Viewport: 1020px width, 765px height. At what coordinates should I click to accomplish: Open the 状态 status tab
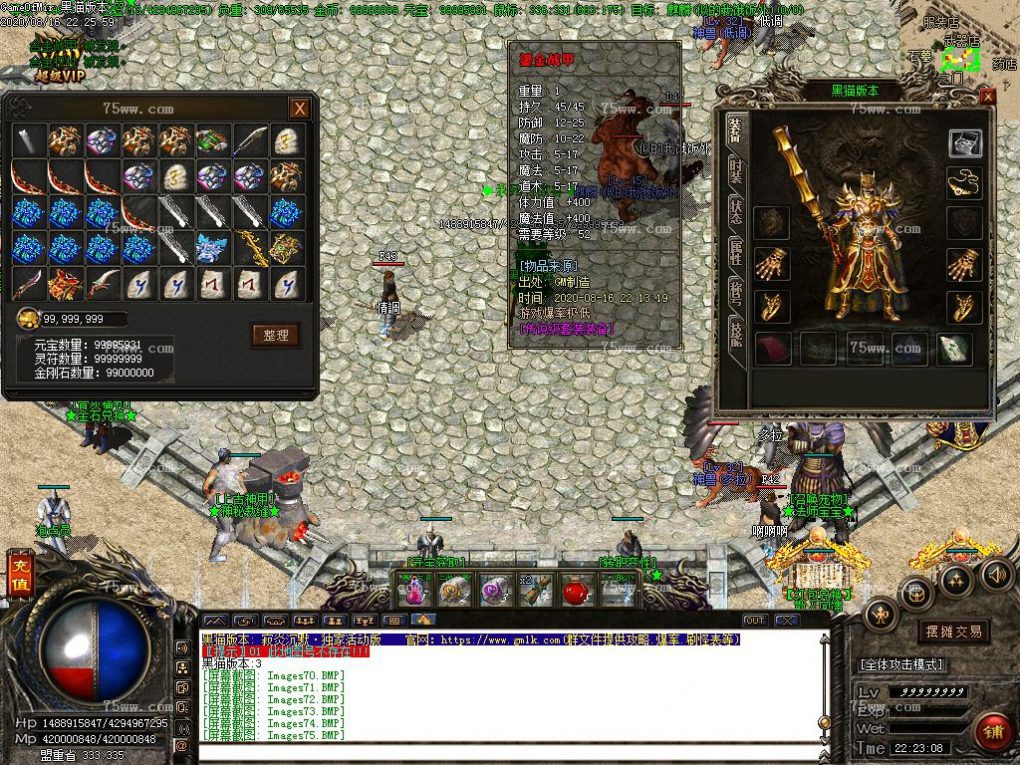pos(735,212)
